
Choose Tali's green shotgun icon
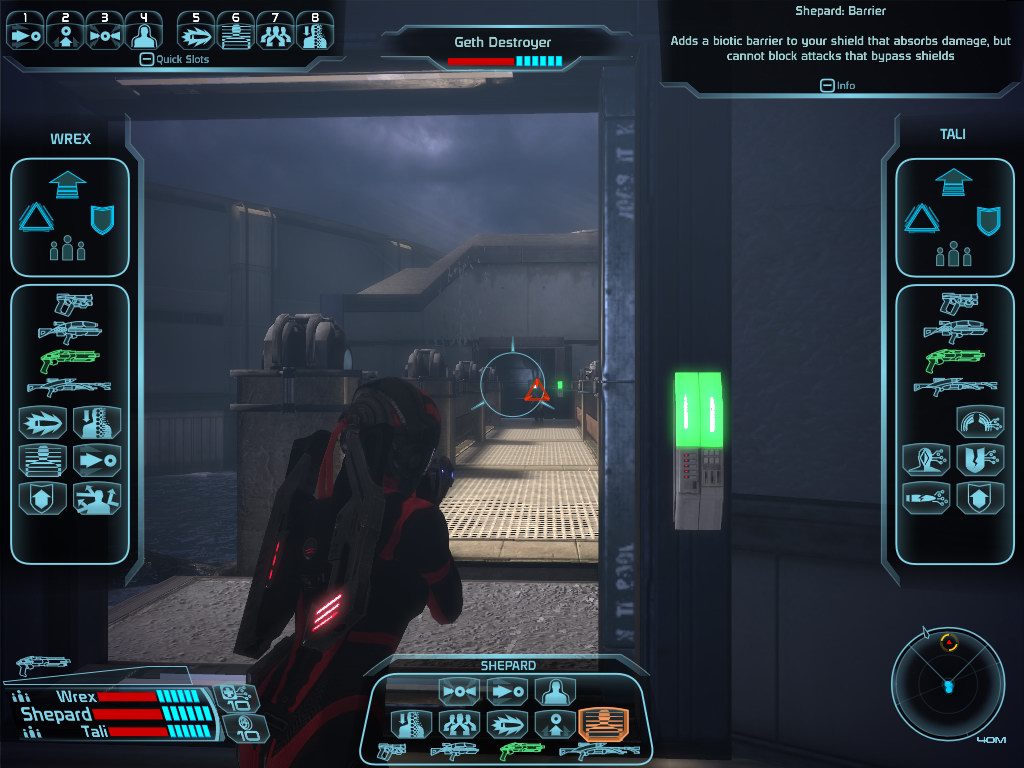(x=955, y=359)
